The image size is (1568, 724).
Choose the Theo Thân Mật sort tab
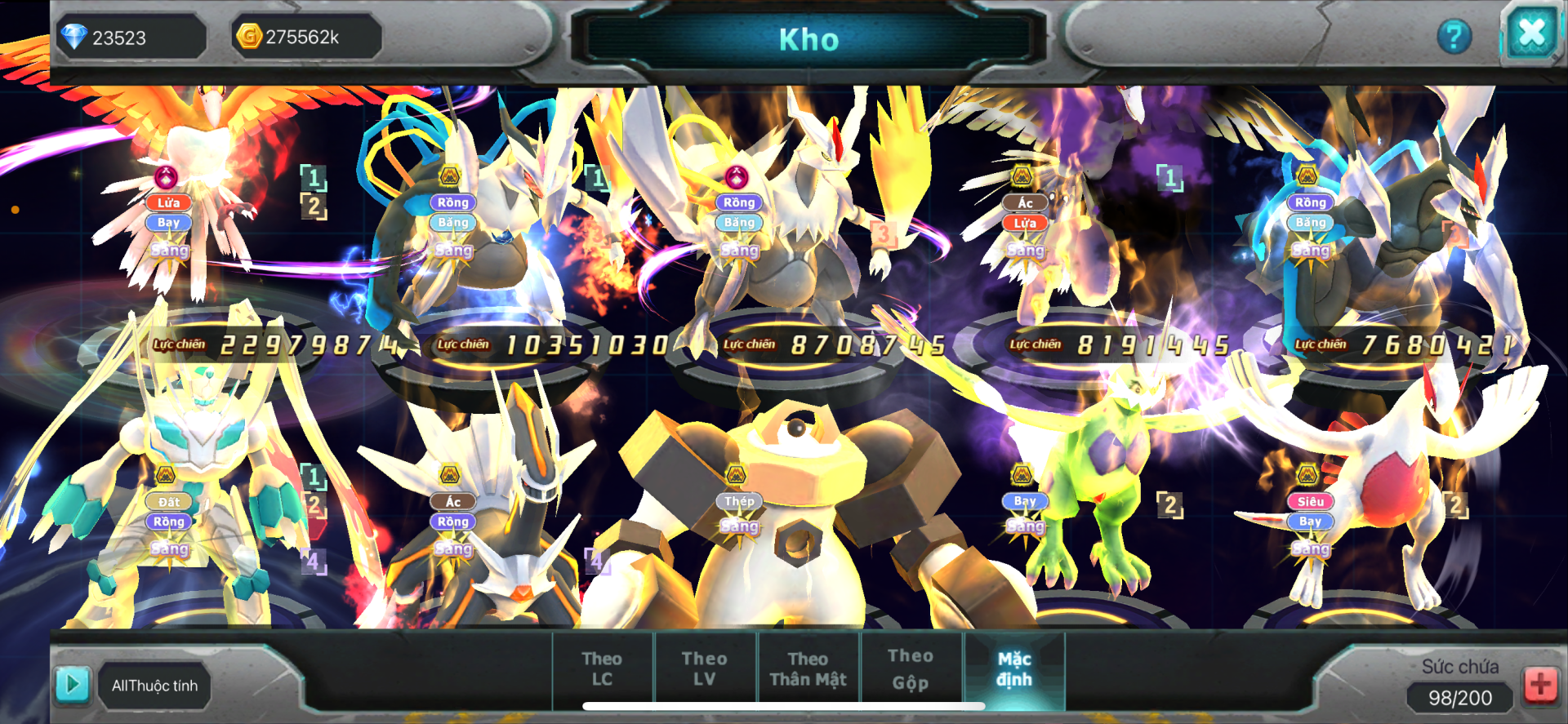[x=808, y=668]
